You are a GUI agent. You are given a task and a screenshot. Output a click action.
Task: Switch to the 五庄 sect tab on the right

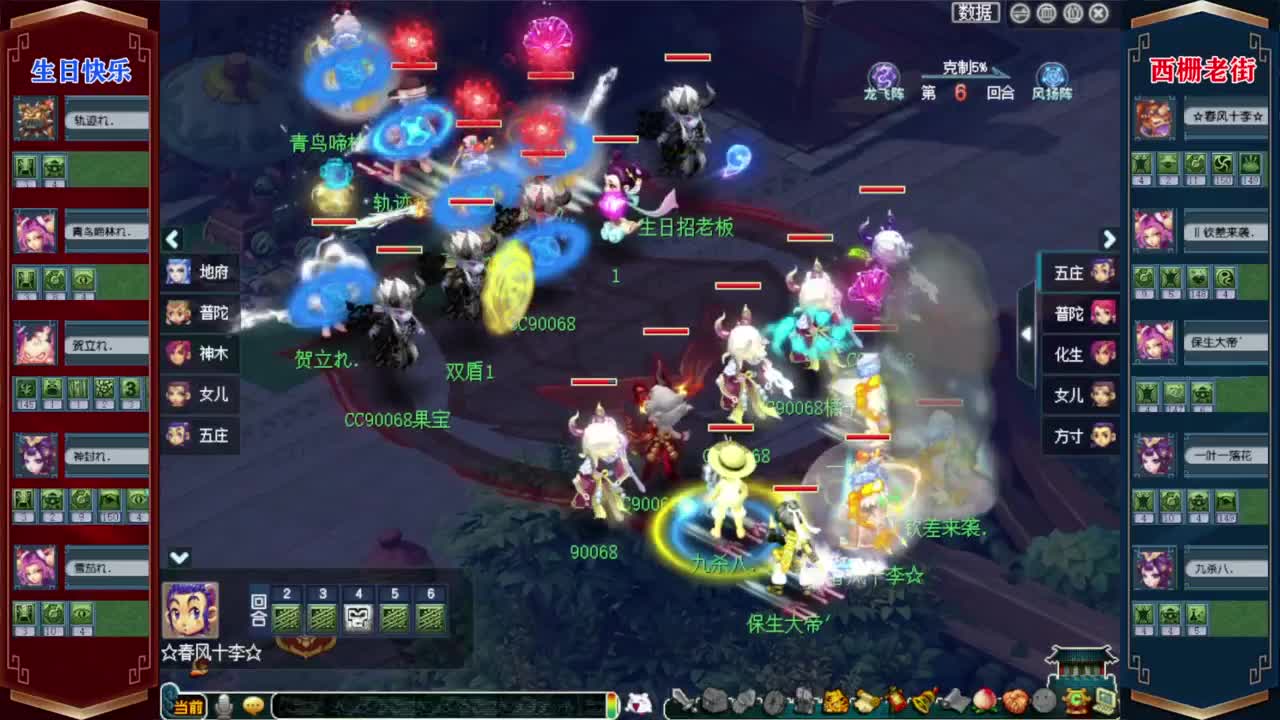pos(1080,273)
